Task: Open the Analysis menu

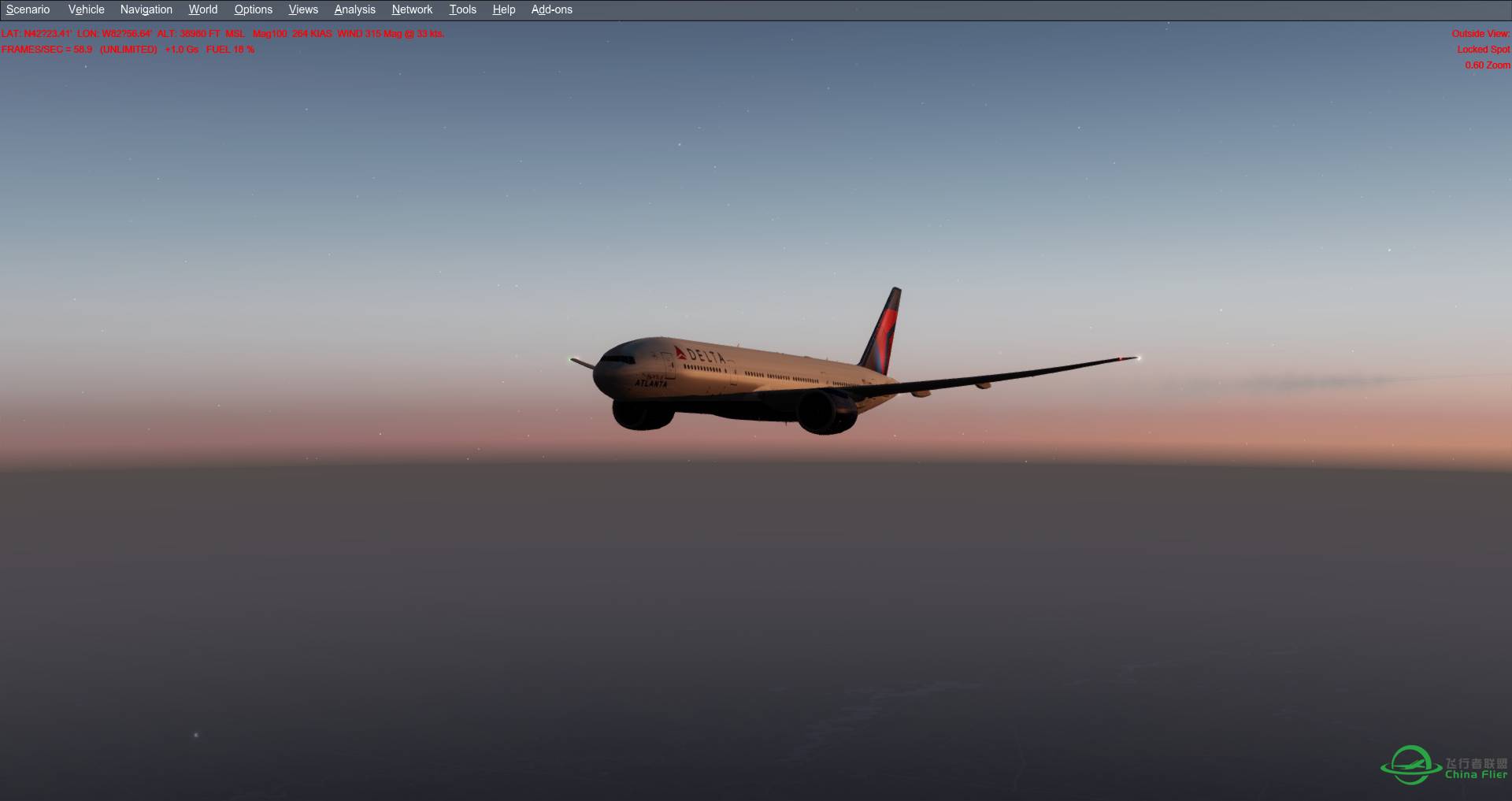Action: pyautogui.click(x=354, y=9)
